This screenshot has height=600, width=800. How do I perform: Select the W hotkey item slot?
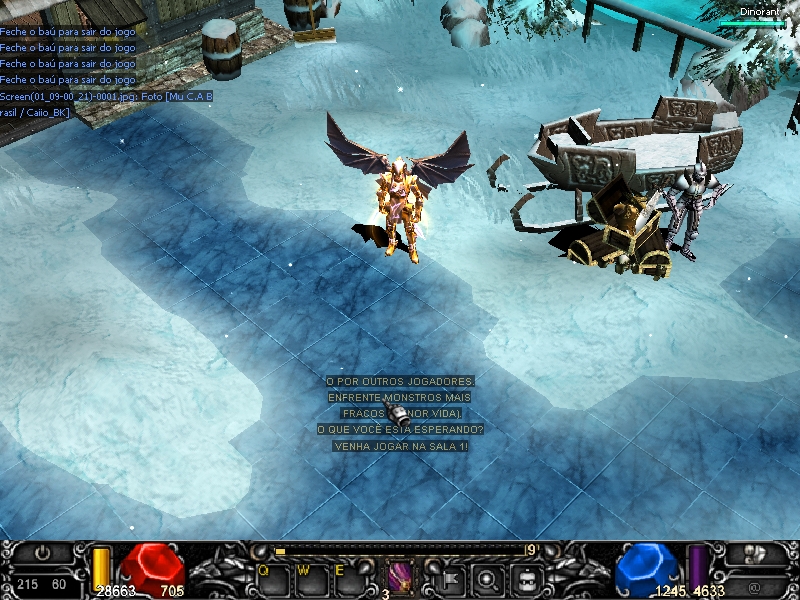(x=312, y=577)
